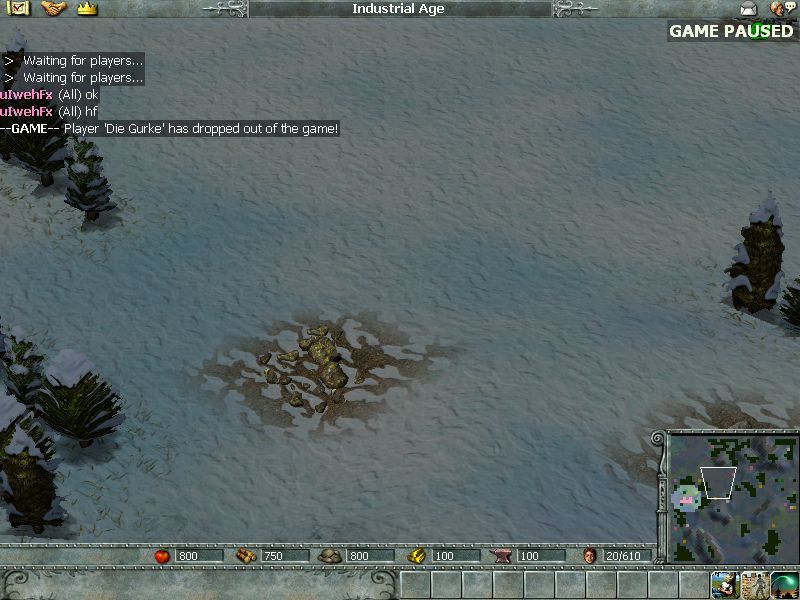The height and width of the screenshot is (600, 800).
Task: Select the idle citizen button
Action: pyautogui.click(x=725, y=584)
